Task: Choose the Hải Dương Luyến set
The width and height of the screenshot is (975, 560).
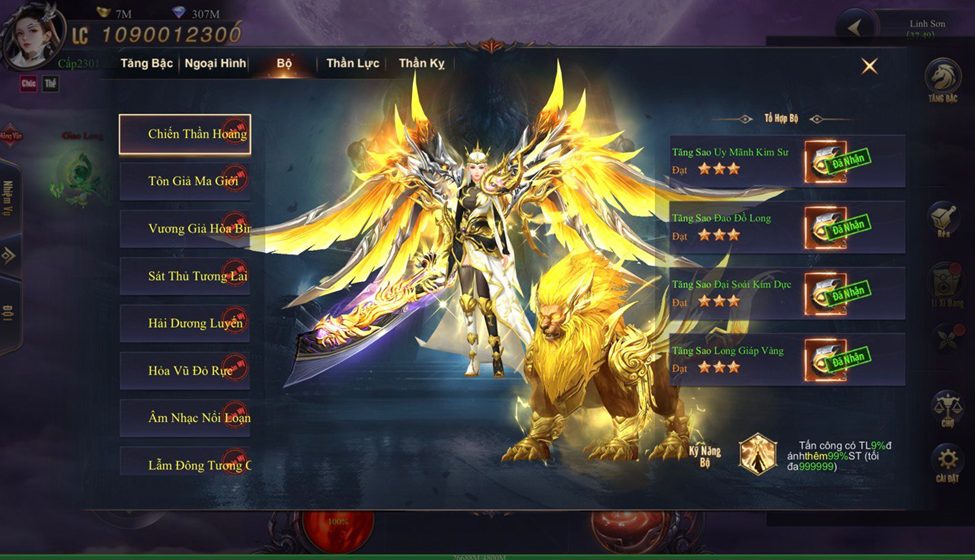Action: 185,323
